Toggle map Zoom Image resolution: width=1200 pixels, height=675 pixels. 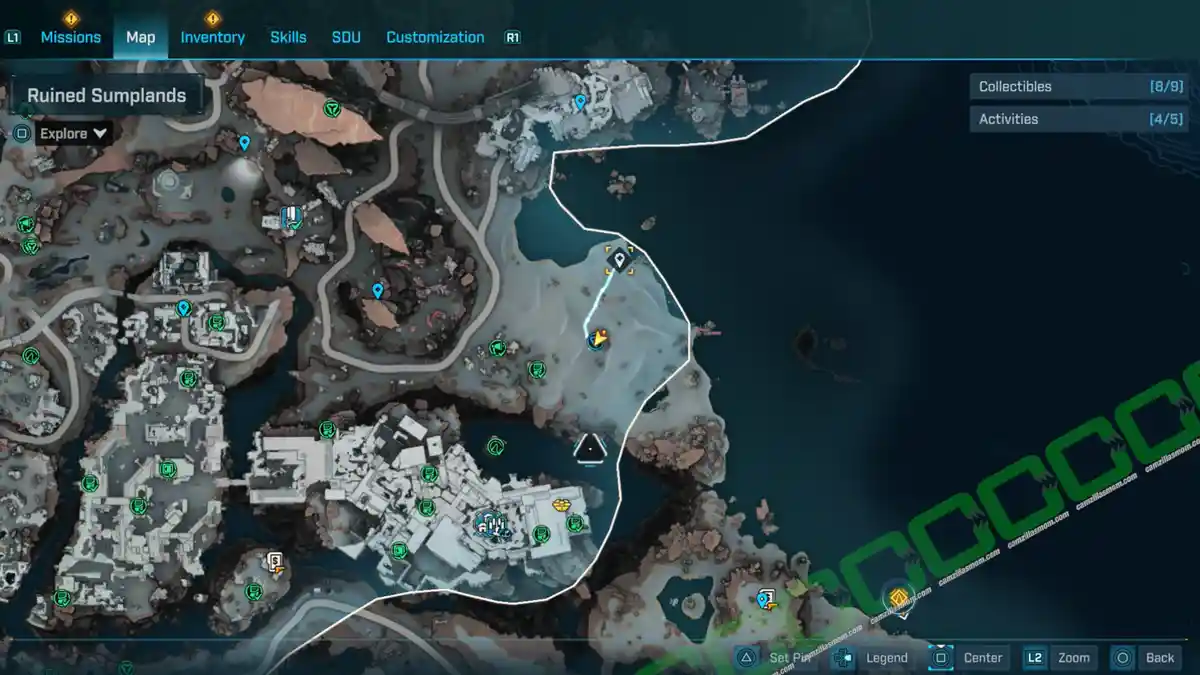(x=1060, y=658)
